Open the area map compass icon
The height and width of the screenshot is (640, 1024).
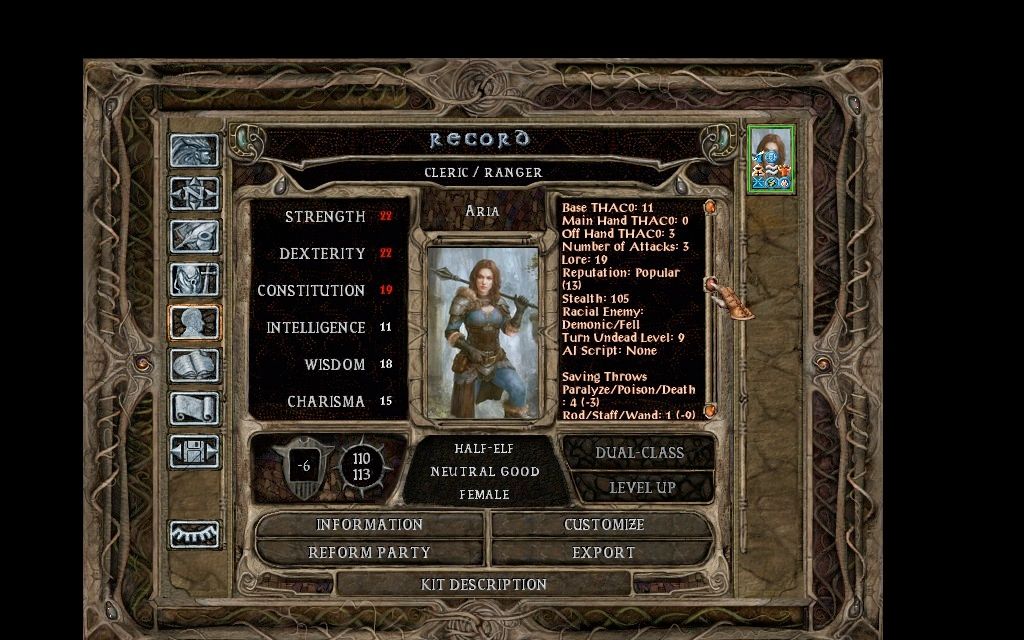(x=194, y=193)
